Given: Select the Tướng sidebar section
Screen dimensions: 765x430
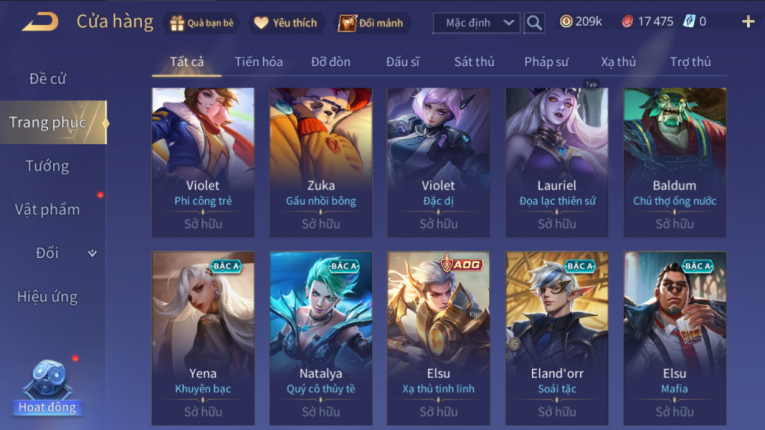Looking at the screenshot, I should 48,166.
